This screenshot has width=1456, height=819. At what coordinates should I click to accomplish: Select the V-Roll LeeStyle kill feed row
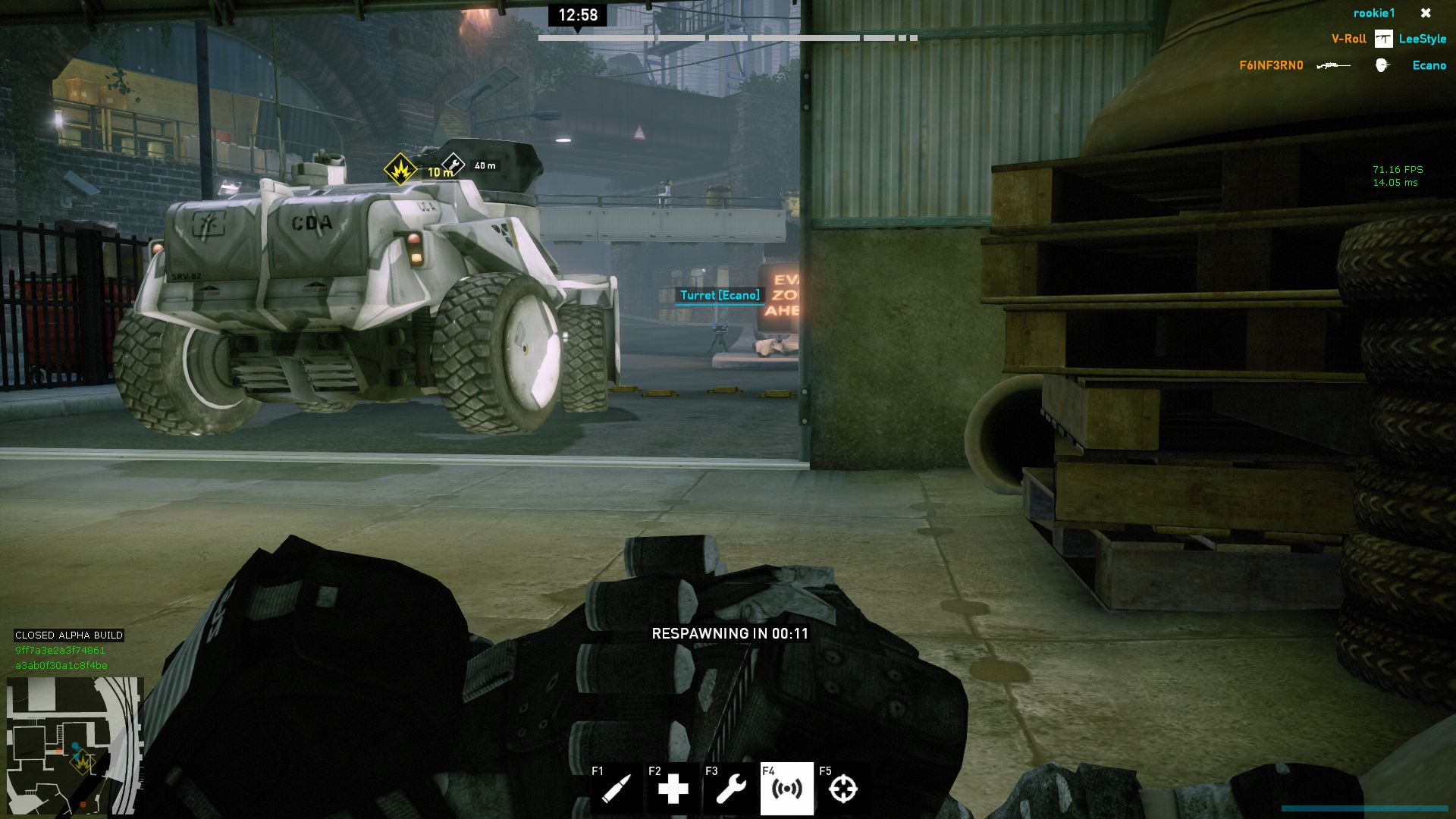1388,39
